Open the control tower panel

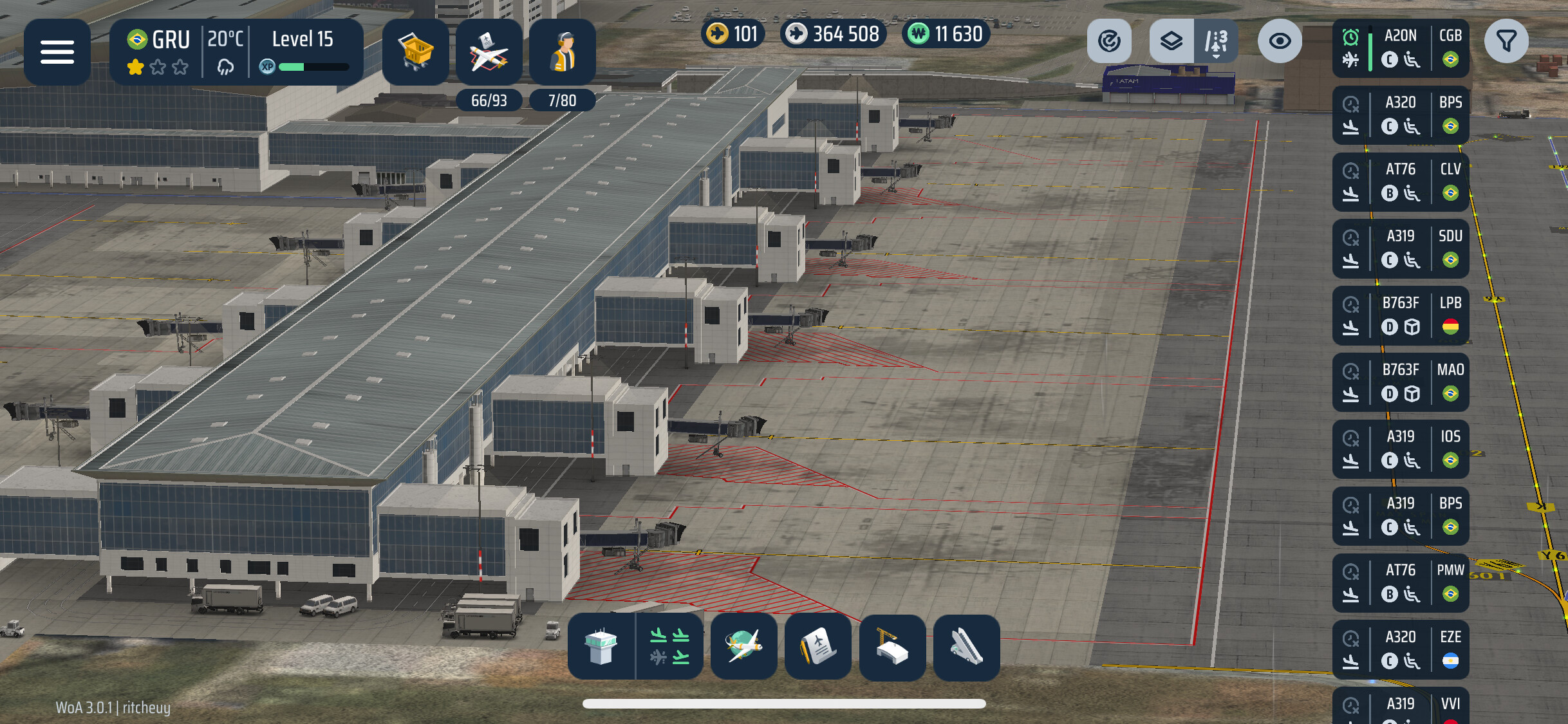click(601, 647)
